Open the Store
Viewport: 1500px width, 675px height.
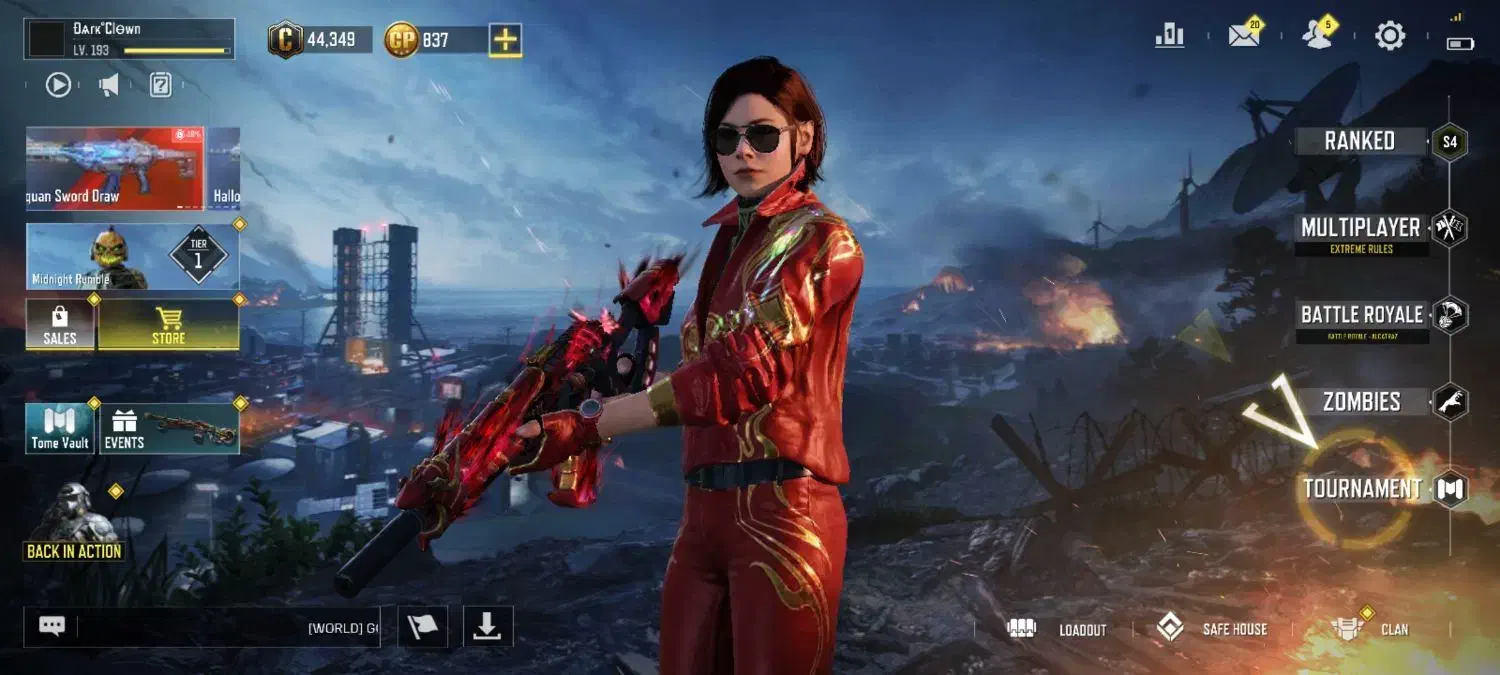click(x=168, y=326)
